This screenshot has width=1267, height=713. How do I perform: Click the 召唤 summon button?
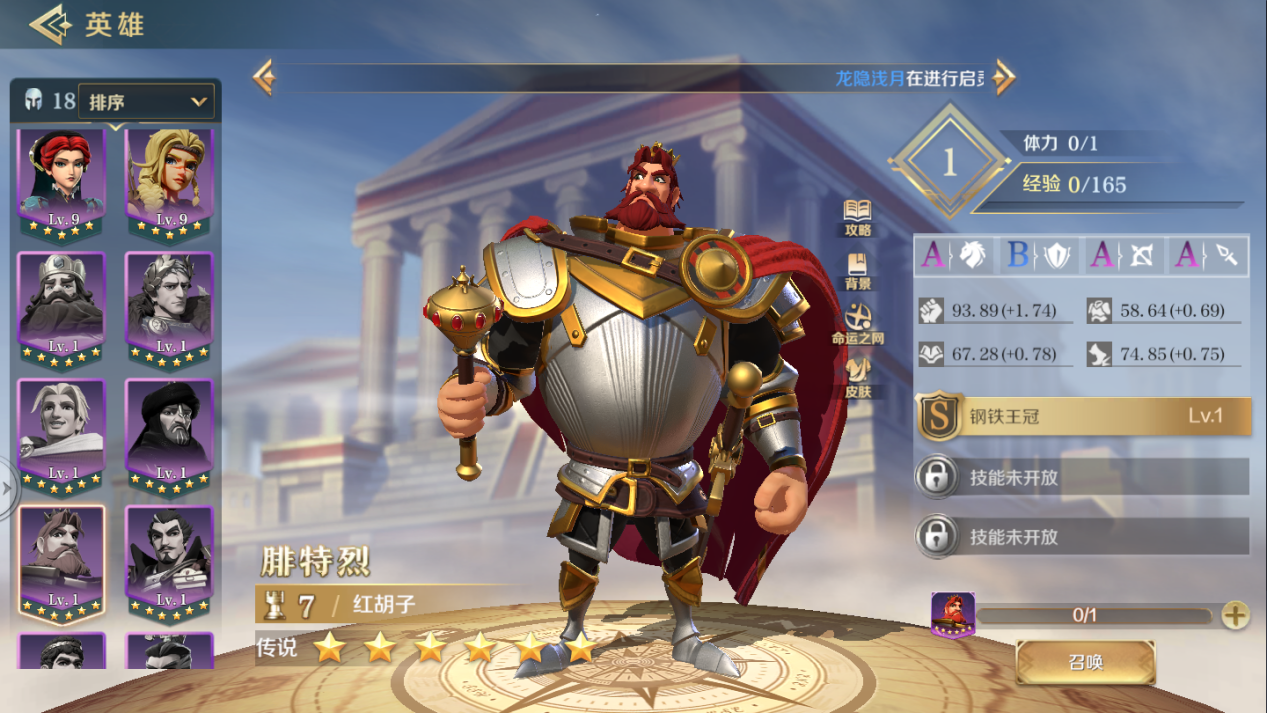[x=1085, y=662]
